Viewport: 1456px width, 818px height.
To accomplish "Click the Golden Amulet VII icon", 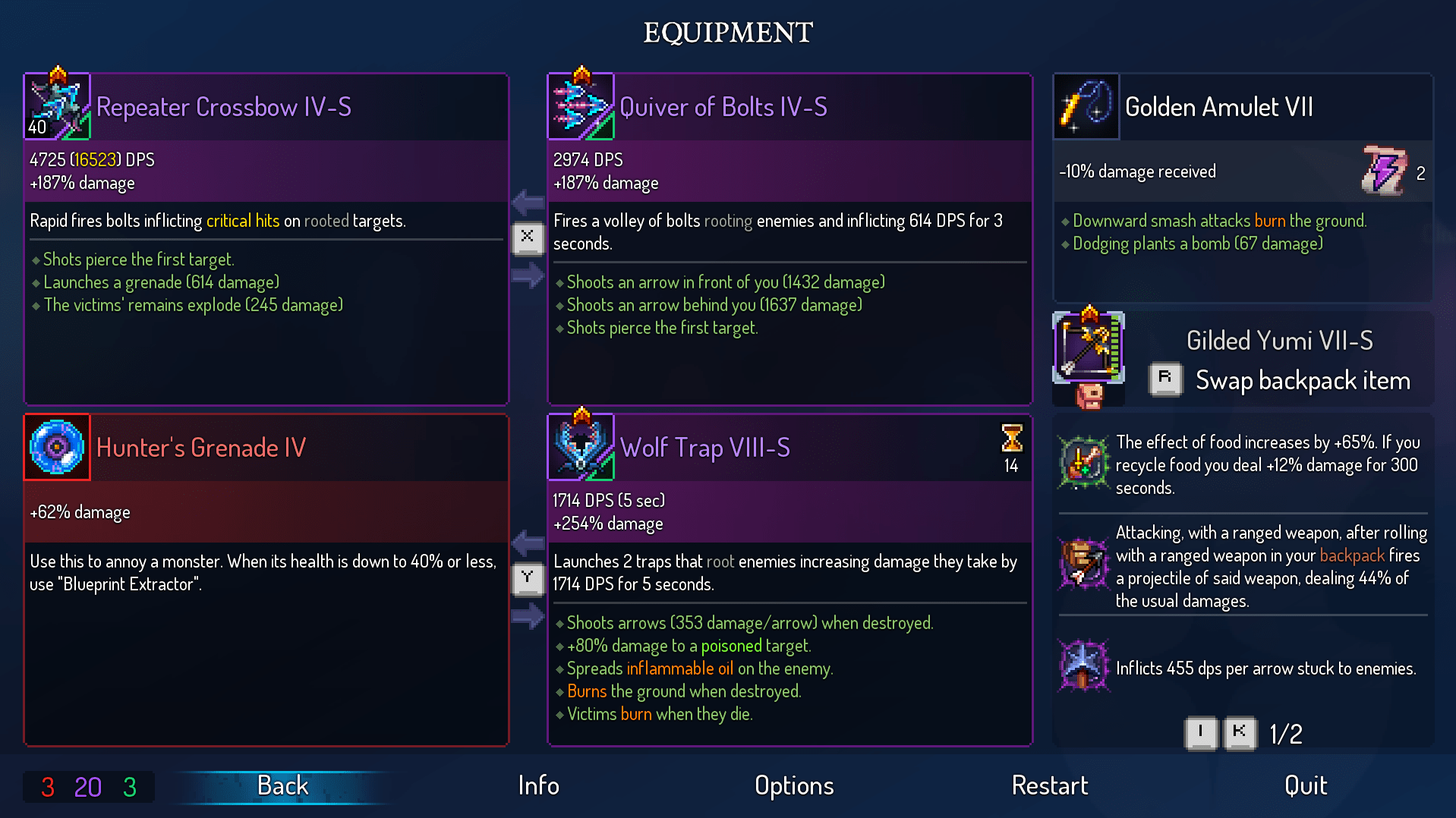I will point(1086,106).
